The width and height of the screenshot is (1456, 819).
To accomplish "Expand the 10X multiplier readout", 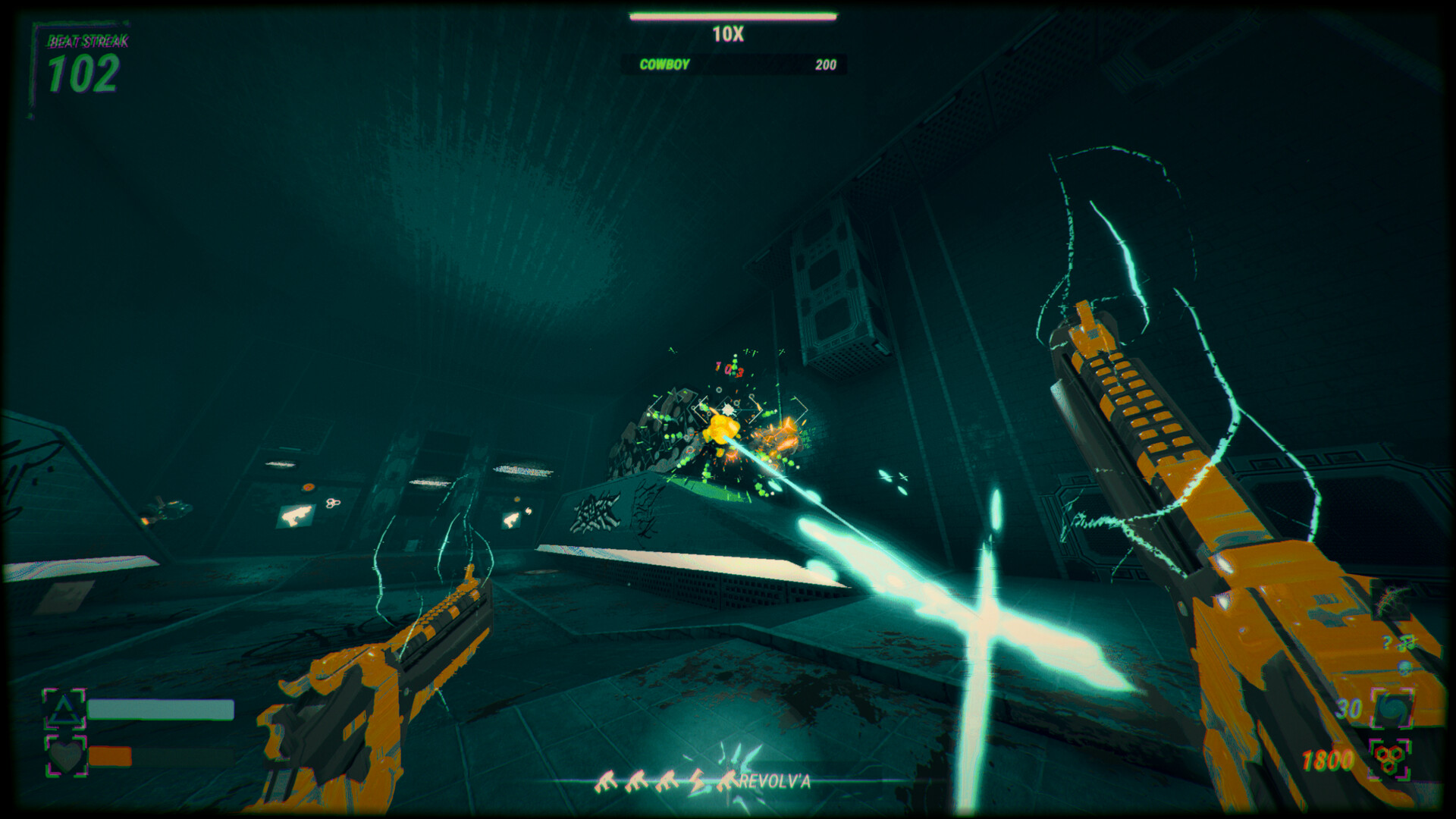I will point(730,32).
